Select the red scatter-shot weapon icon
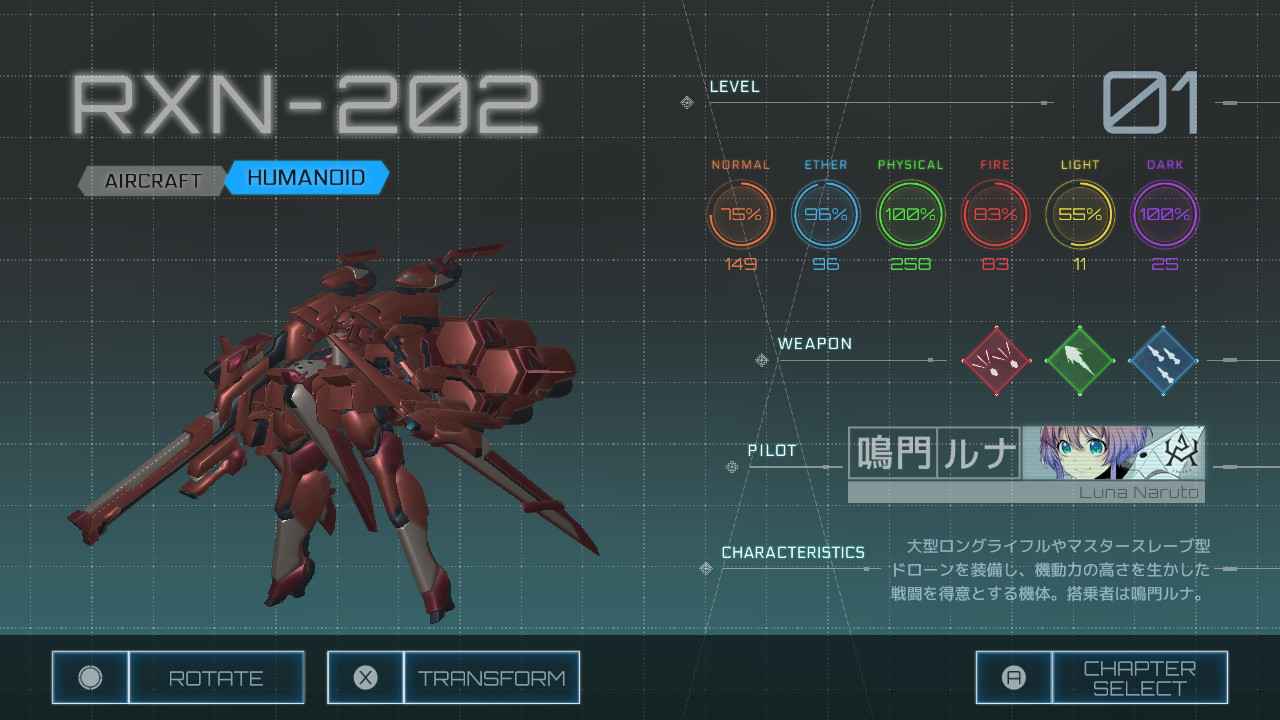1280x720 pixels. pyautogui.click(x=996, y=360)
